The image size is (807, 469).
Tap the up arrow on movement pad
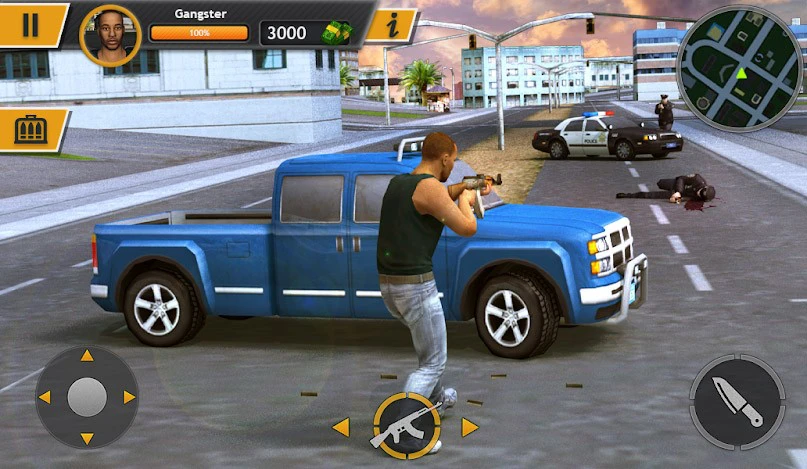click(x=87, y=355)
